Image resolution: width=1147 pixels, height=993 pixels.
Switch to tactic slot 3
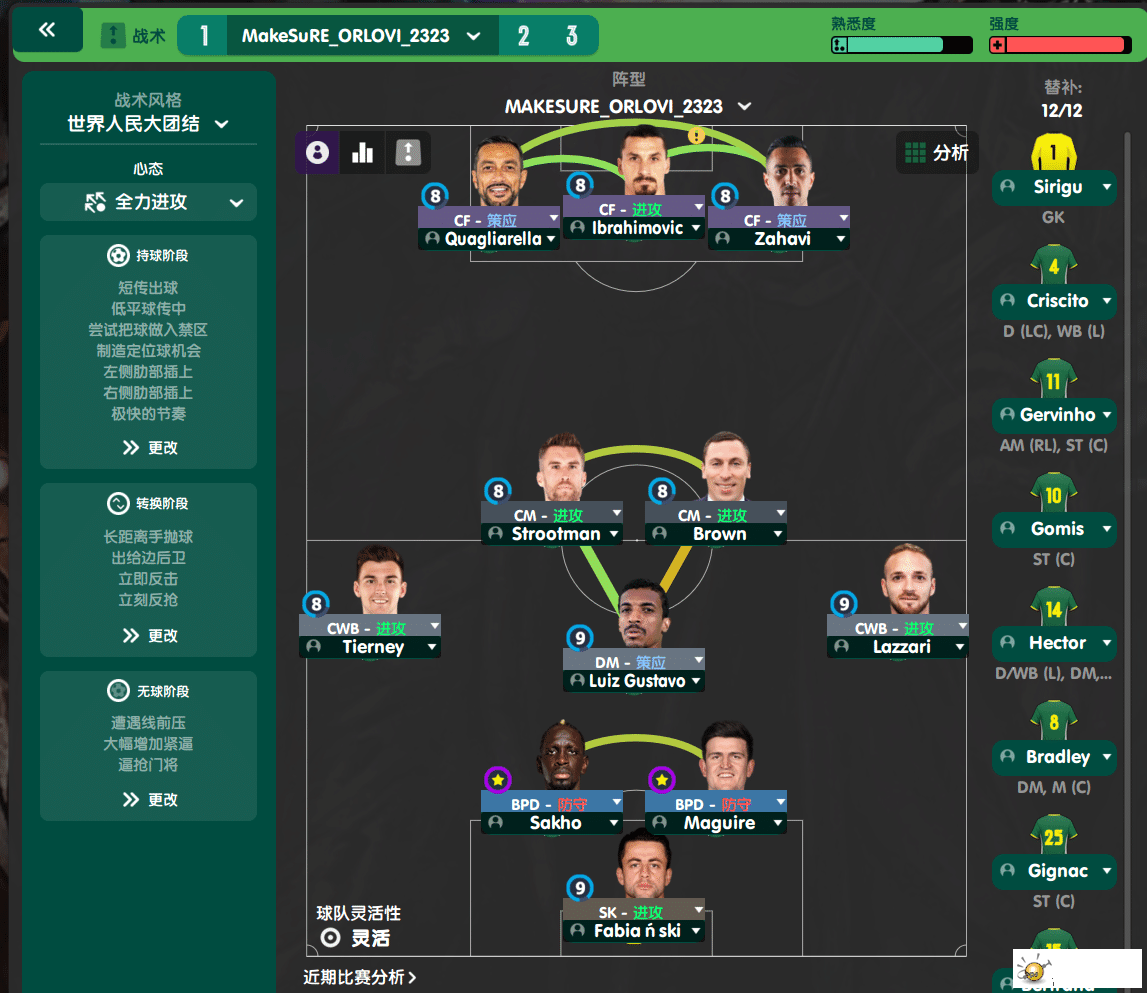[571, 36]
